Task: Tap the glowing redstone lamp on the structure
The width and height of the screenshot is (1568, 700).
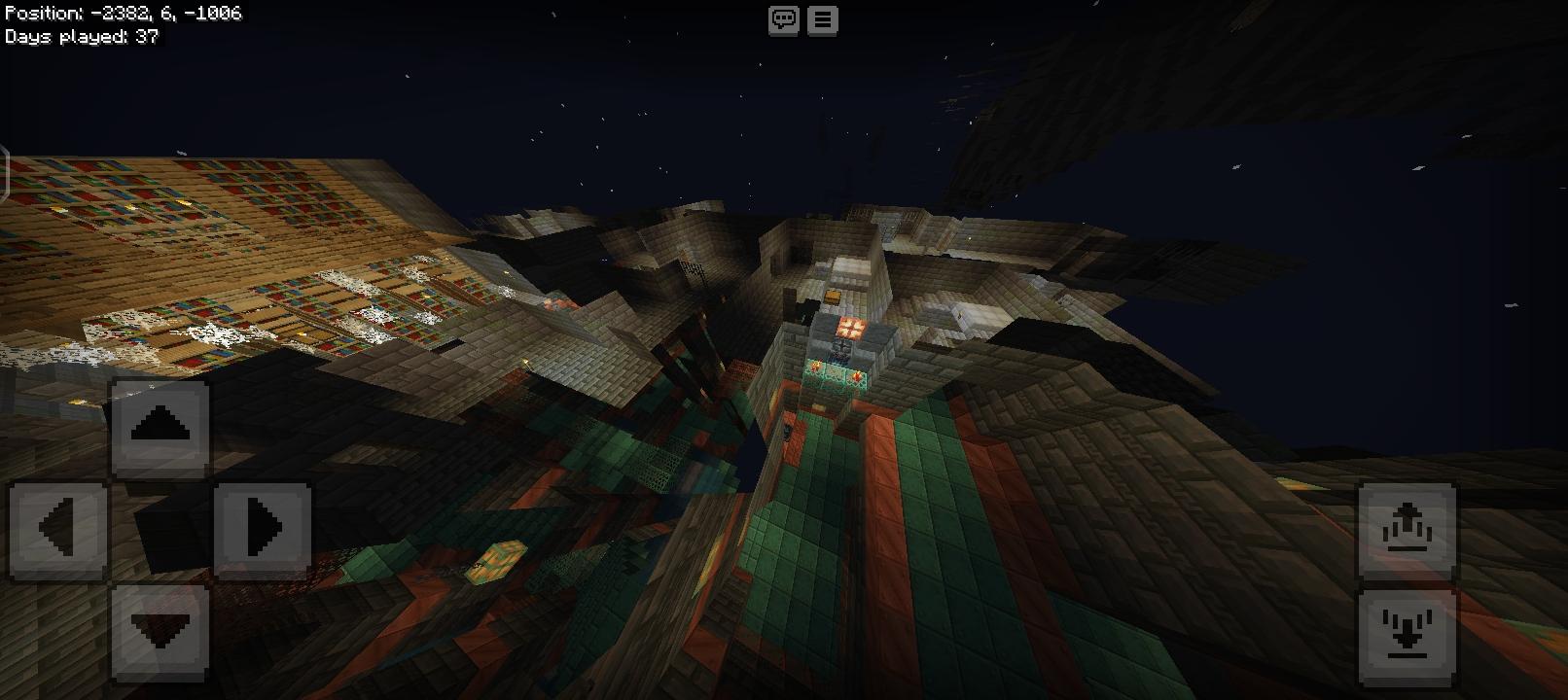Action: [x=850, y=327]
